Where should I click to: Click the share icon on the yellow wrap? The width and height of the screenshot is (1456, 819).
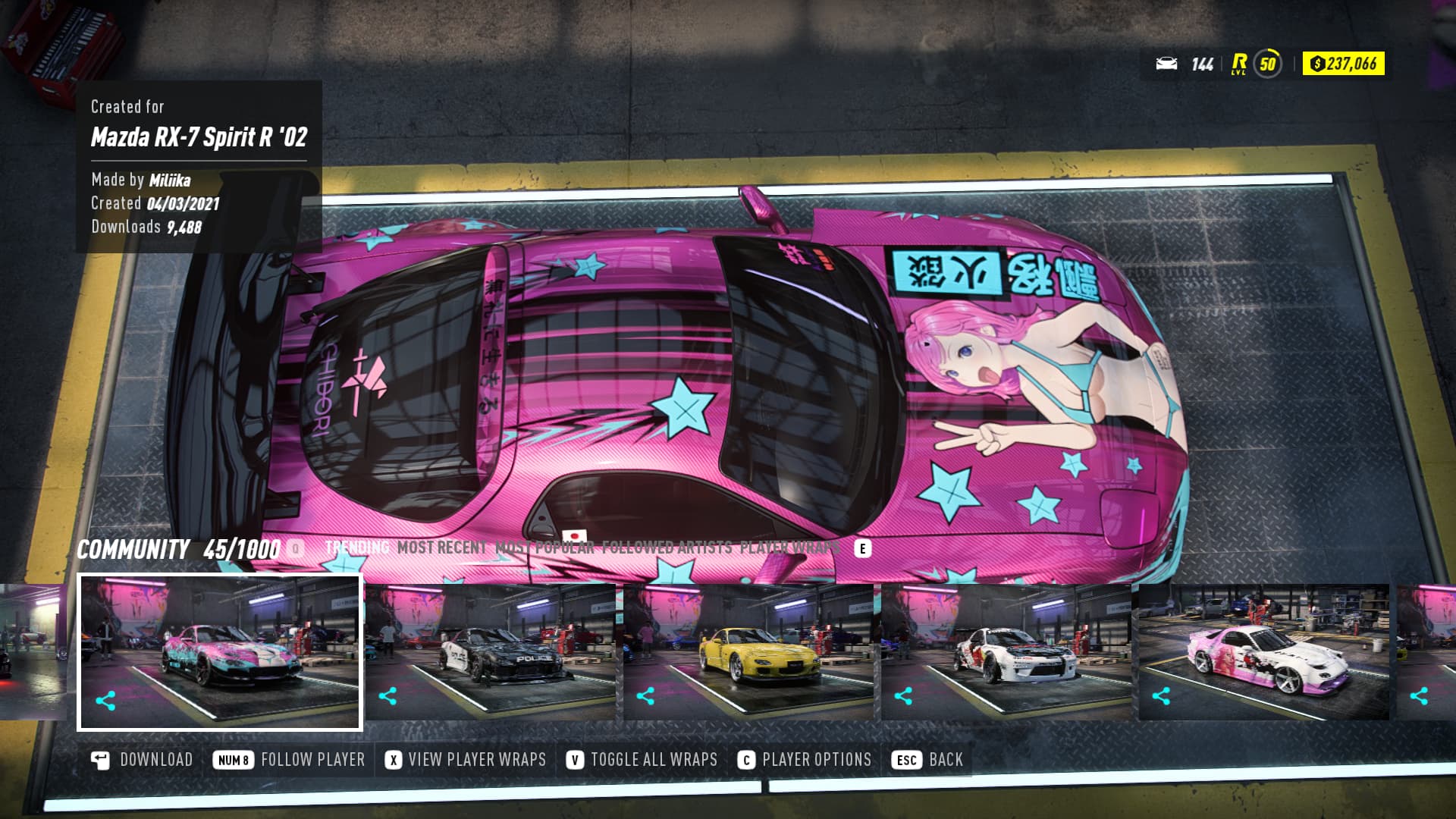pos(645,696)
